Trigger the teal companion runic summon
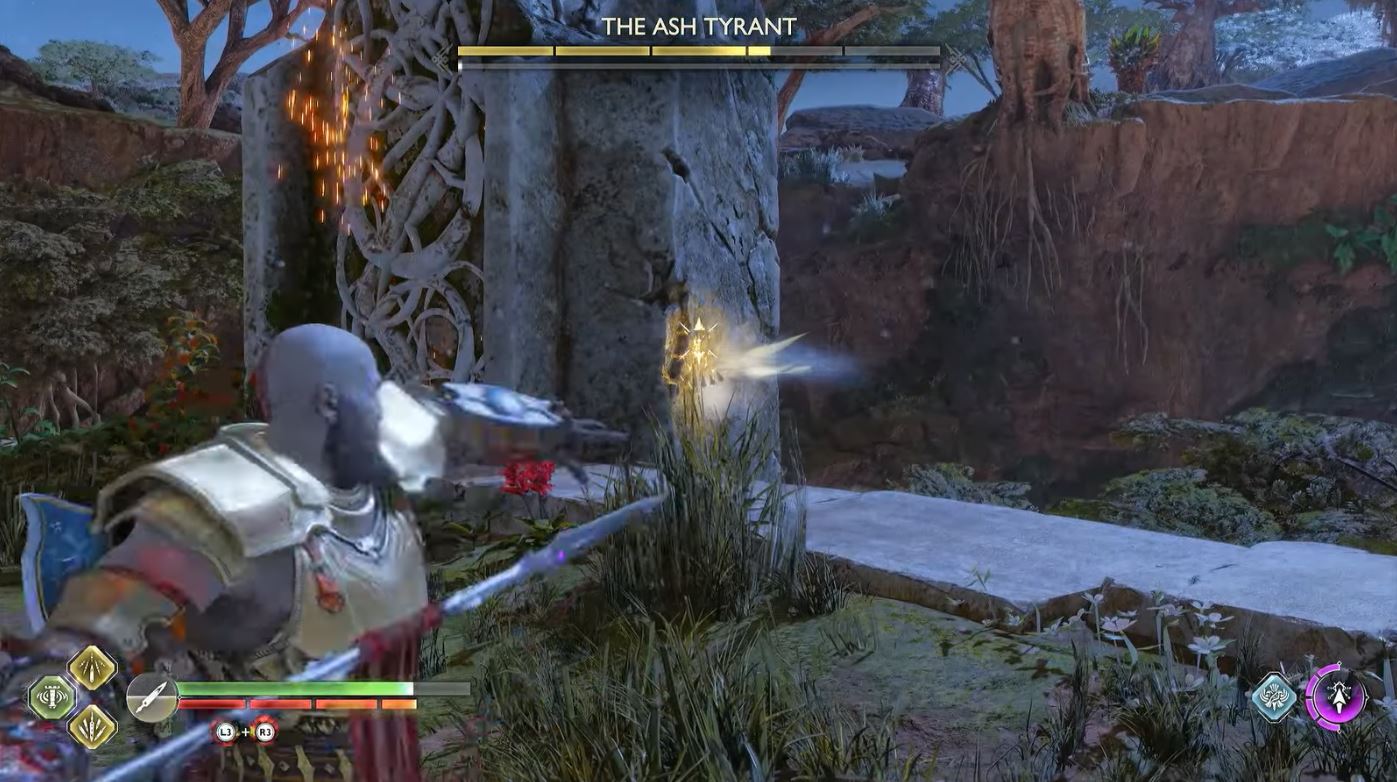This screenshot has height=782, width=1397. click(1275, 696)
